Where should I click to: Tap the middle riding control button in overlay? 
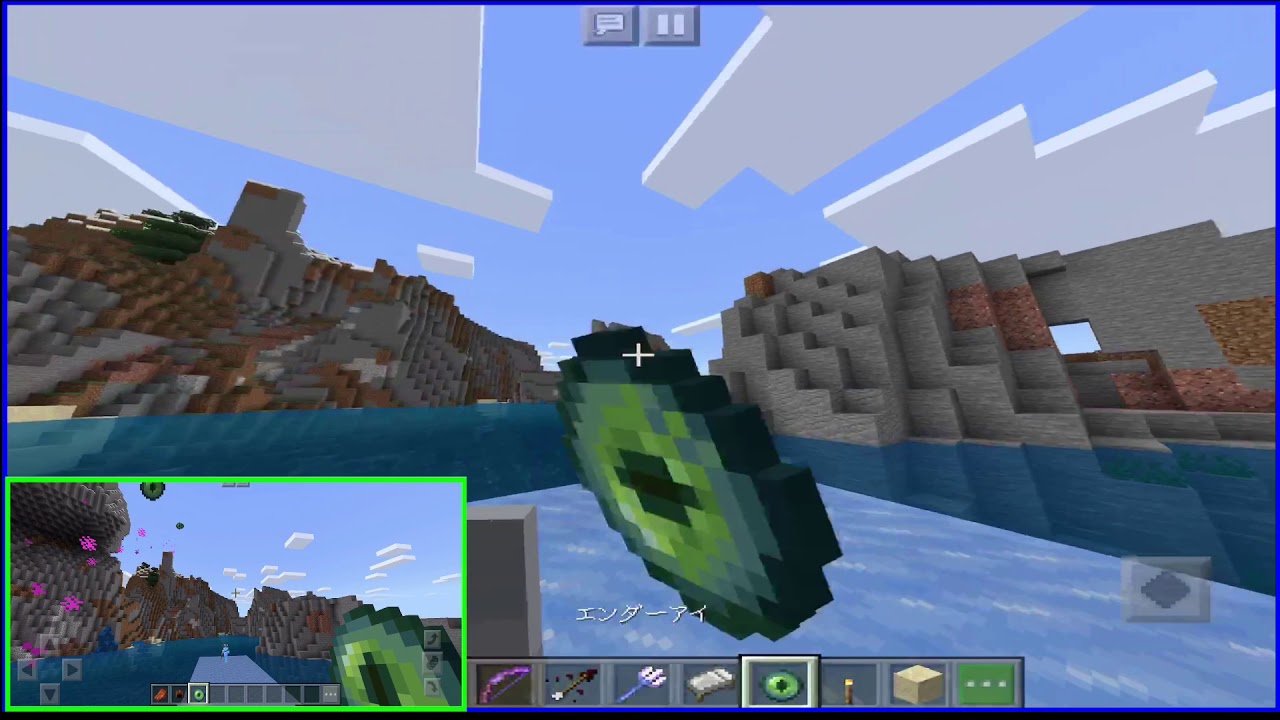point(434,662)
